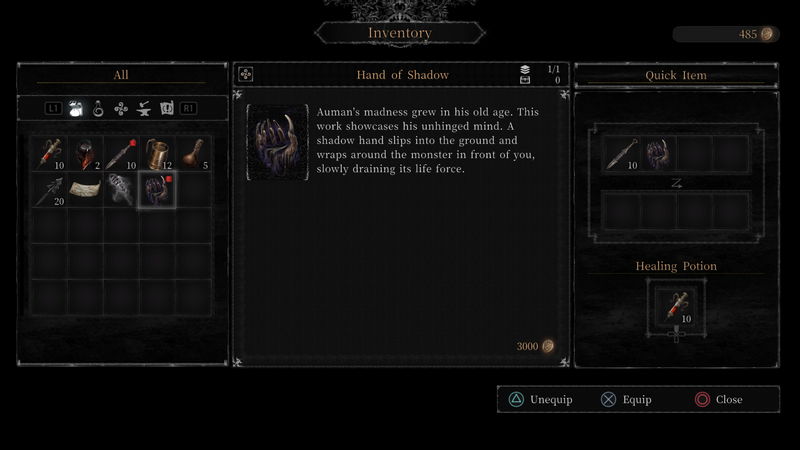Select the grey gauntlet item

pos(121,190)
